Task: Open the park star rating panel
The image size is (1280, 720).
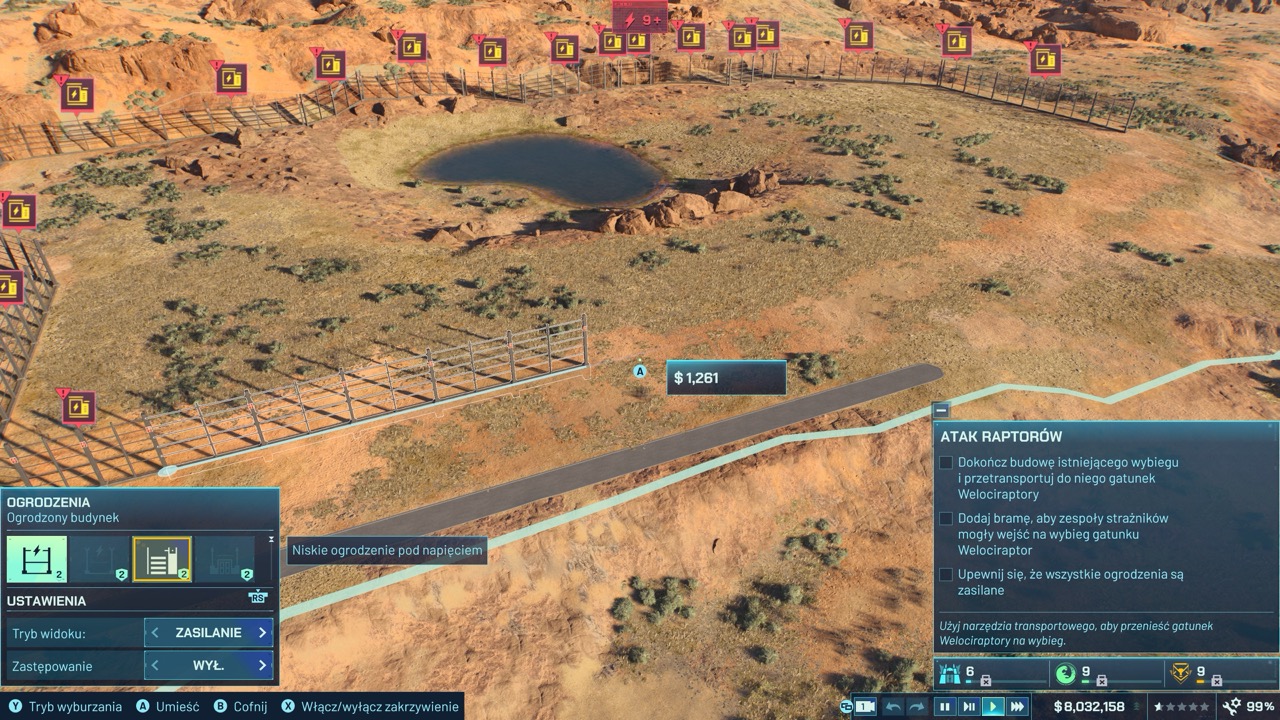Action: click(1182, 706)
